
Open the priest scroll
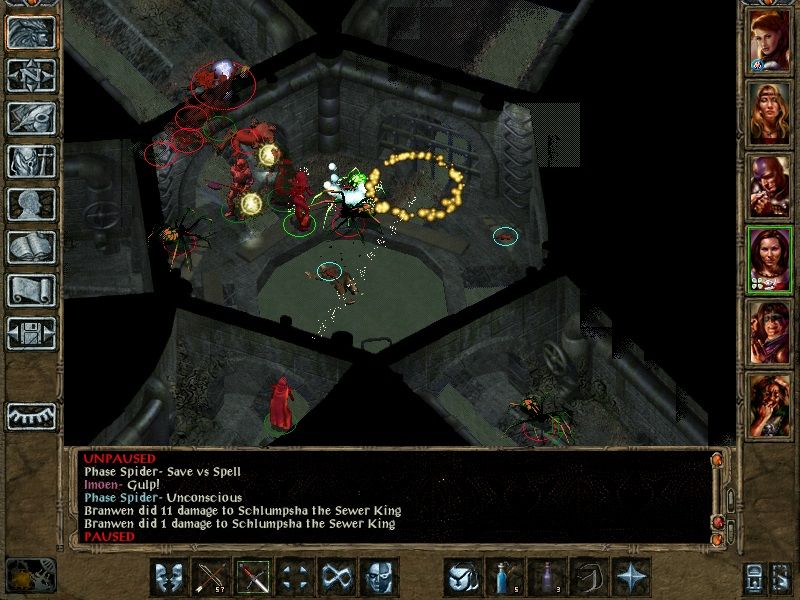pos(31,290)
